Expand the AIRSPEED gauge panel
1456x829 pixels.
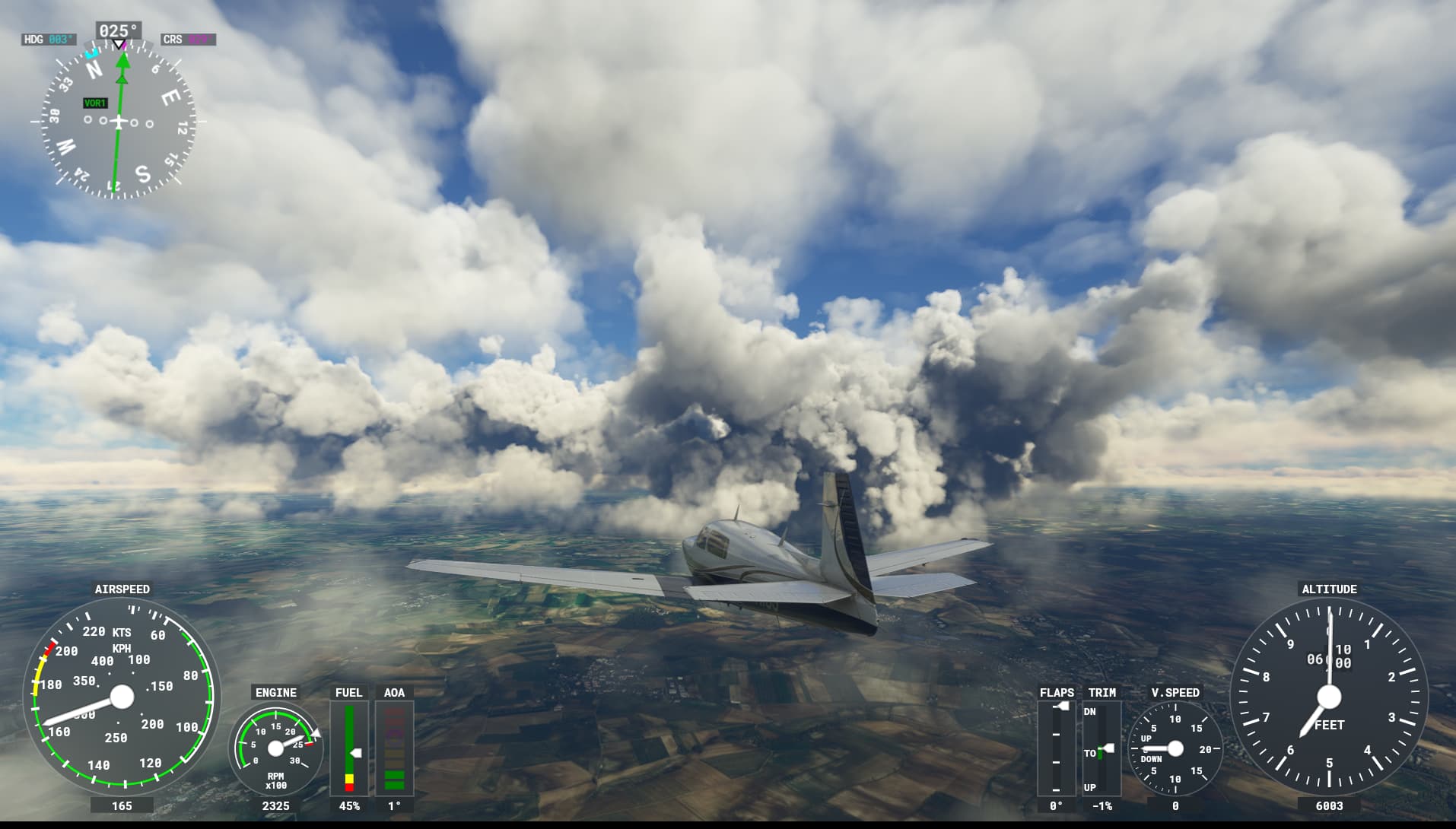coord(124,589)
